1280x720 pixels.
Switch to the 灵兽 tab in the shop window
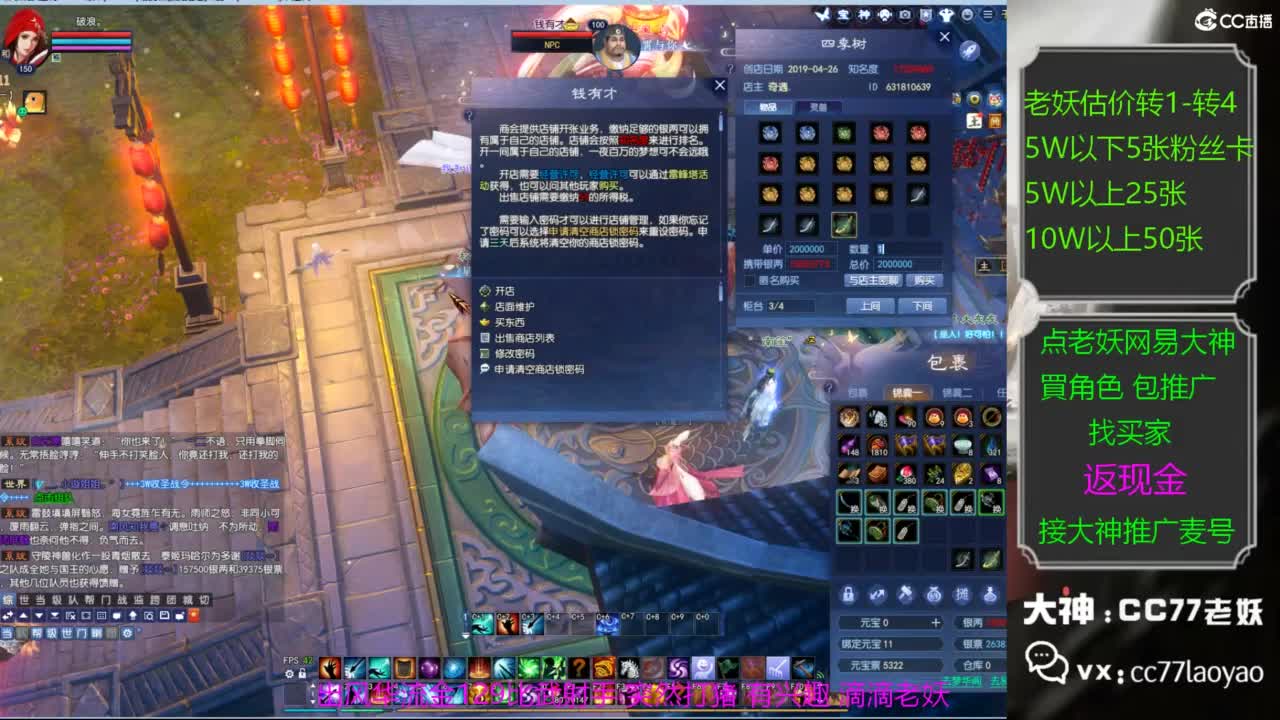pos(818,107)
